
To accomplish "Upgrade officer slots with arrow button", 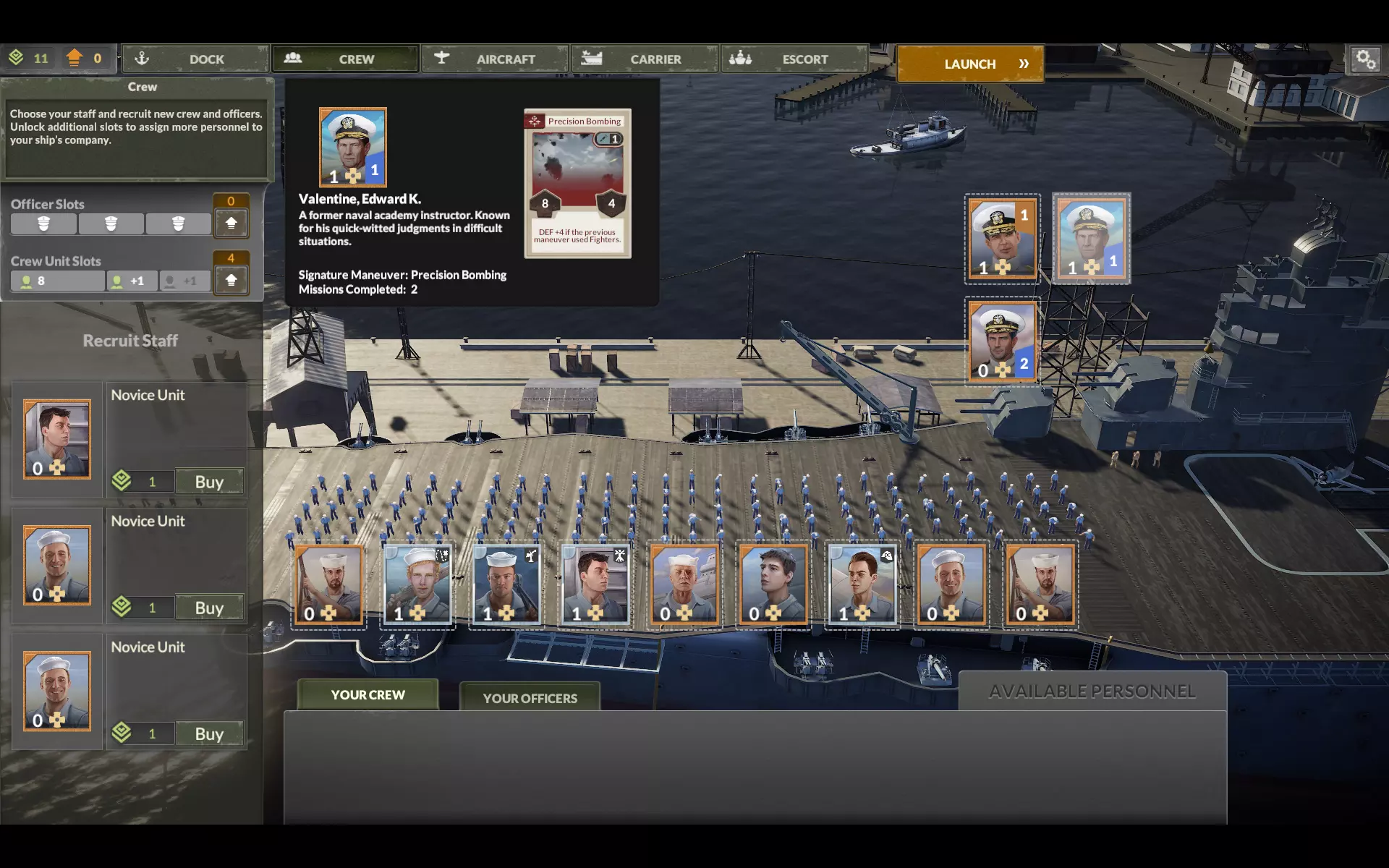I will click(x=231, y=223).
